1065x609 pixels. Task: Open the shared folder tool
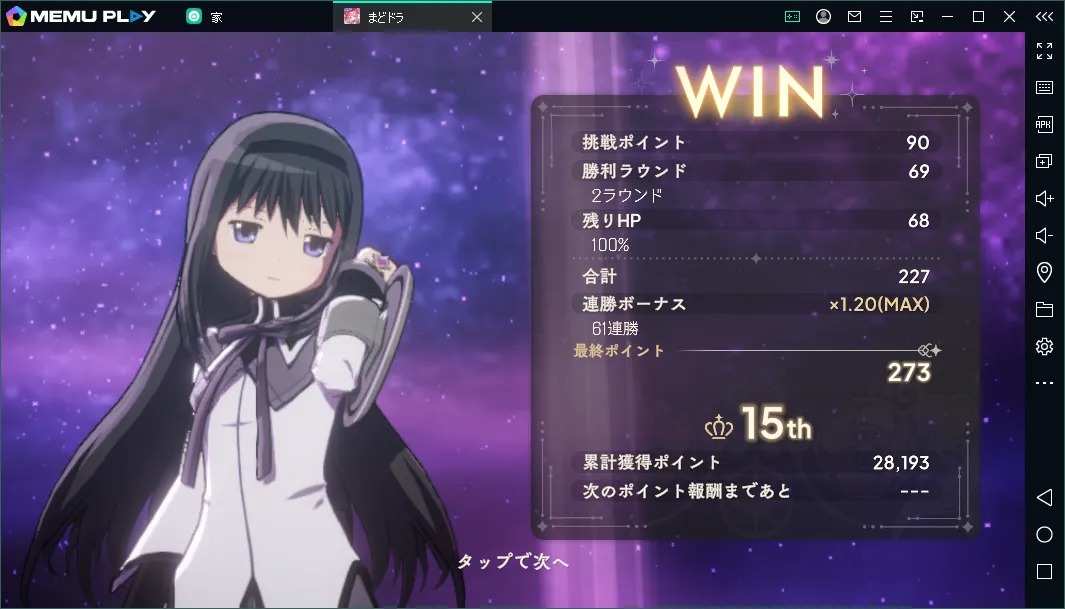point(1044,310)
